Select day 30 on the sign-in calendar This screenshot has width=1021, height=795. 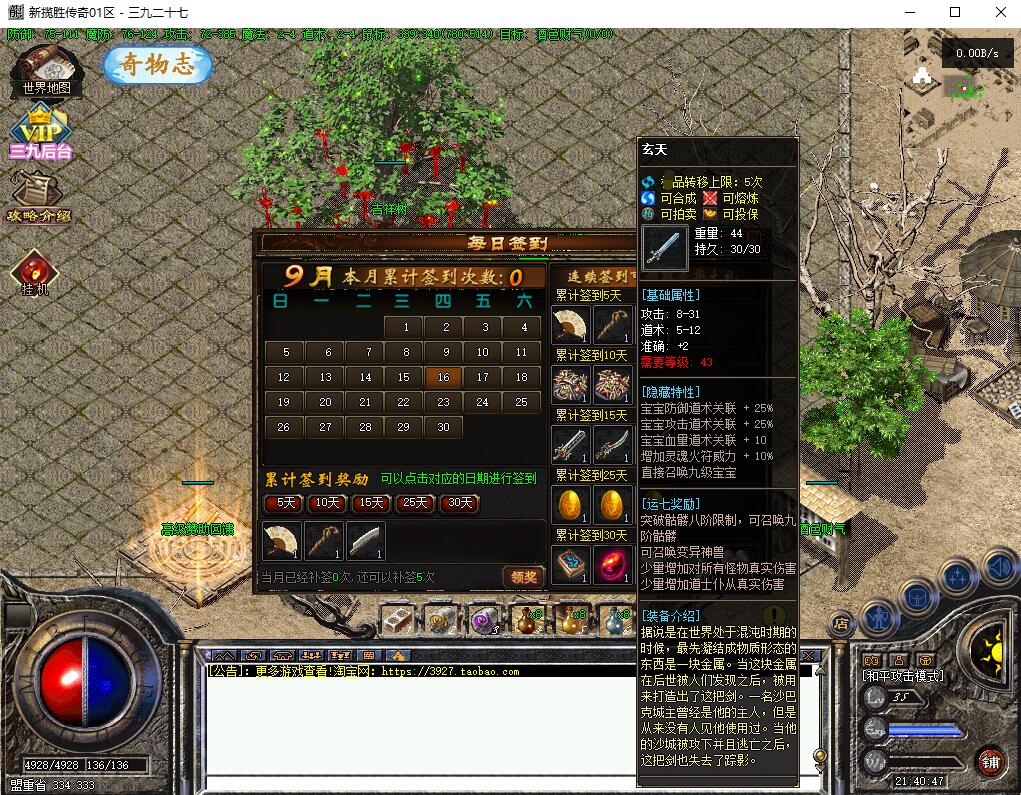443,427
